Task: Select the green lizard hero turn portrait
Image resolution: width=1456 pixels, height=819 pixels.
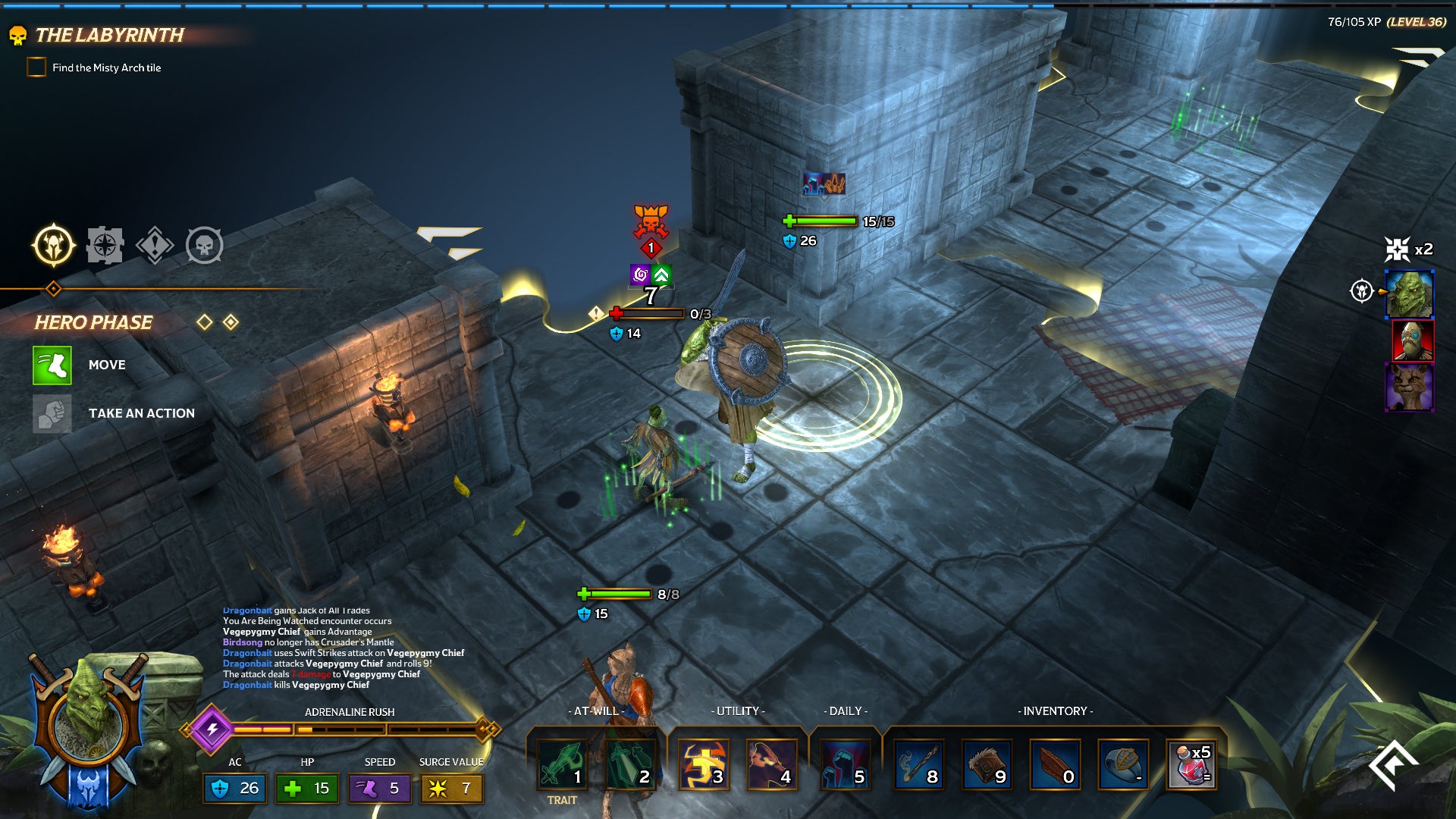Action: tap(1409, 293)
